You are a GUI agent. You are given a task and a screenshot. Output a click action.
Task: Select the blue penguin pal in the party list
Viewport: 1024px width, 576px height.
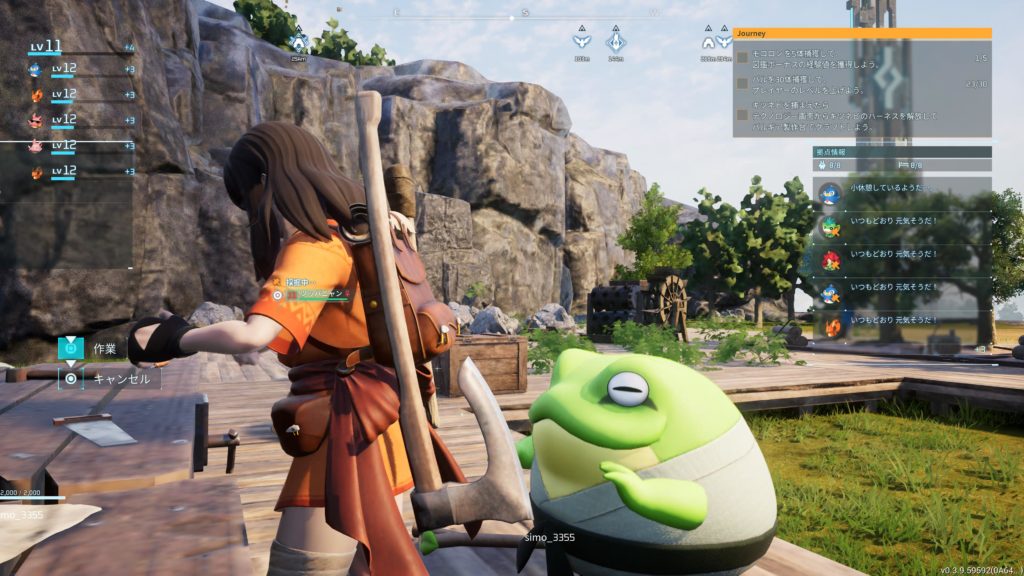[36, 70]
